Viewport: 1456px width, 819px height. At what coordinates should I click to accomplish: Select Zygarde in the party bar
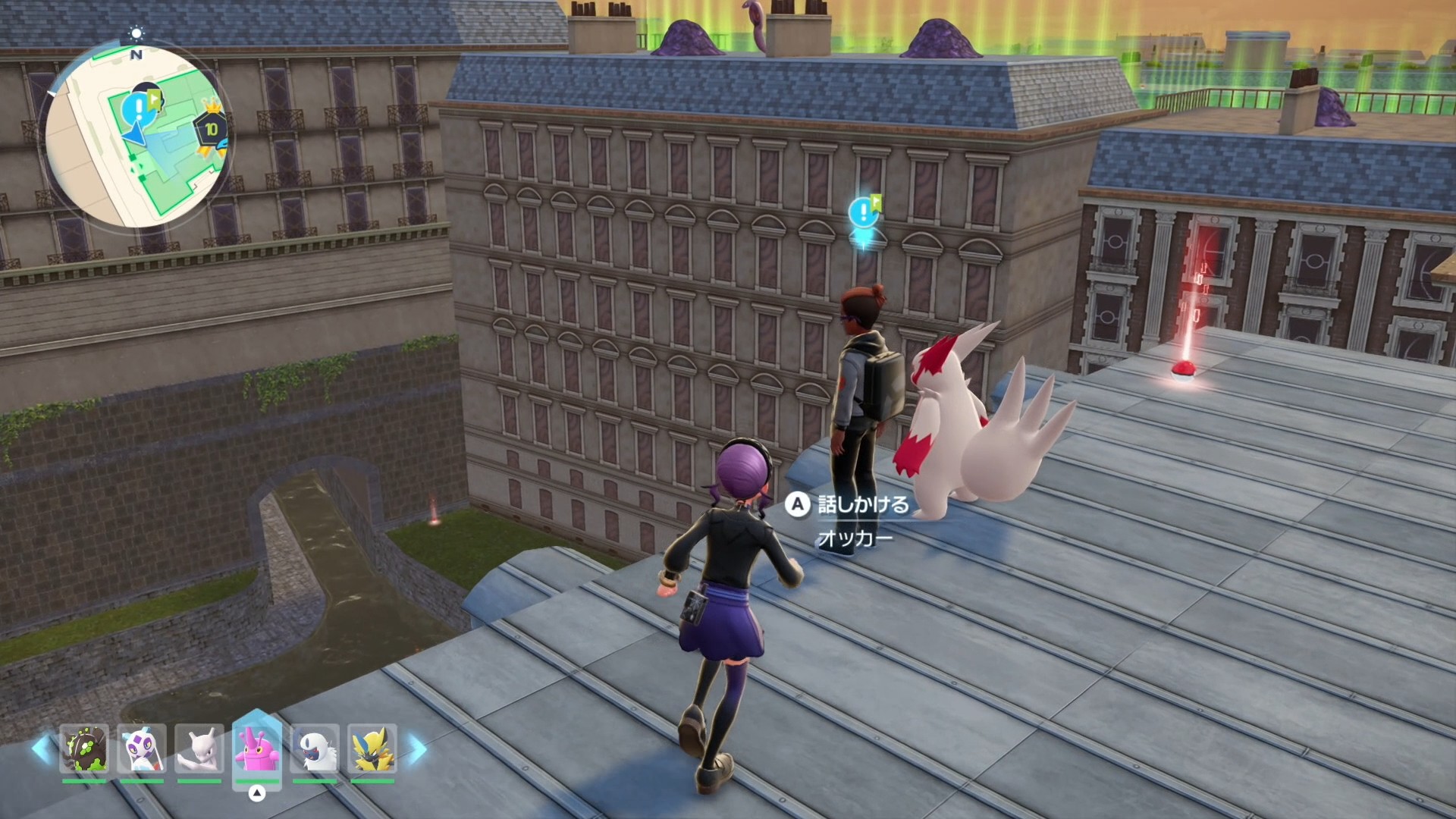click(85, 749)
